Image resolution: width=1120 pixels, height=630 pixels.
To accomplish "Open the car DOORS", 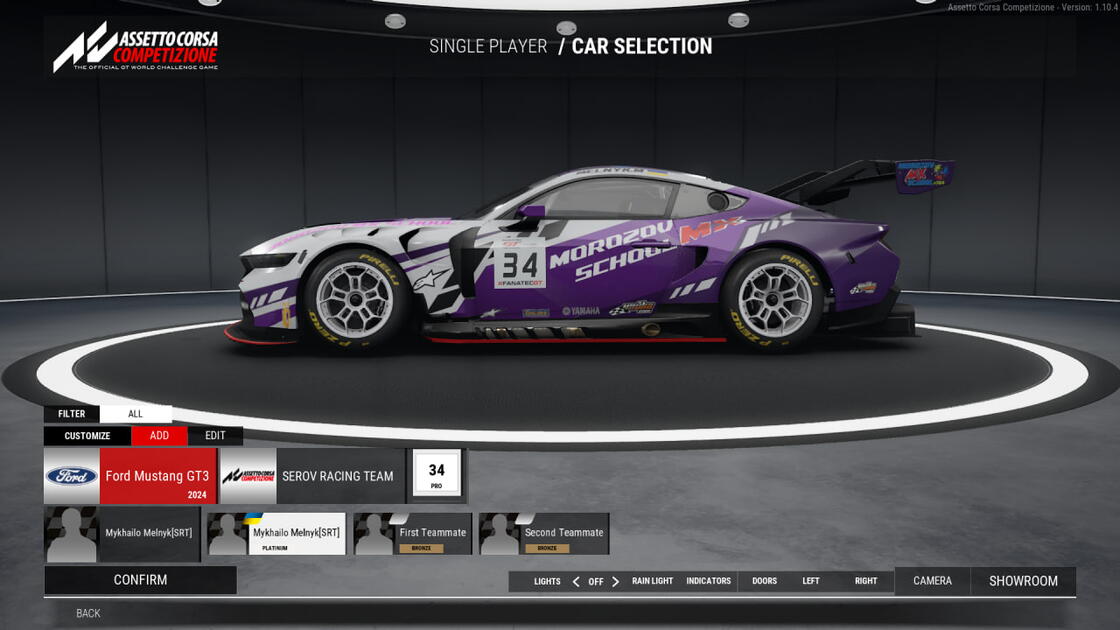I will tap(764, 581).
